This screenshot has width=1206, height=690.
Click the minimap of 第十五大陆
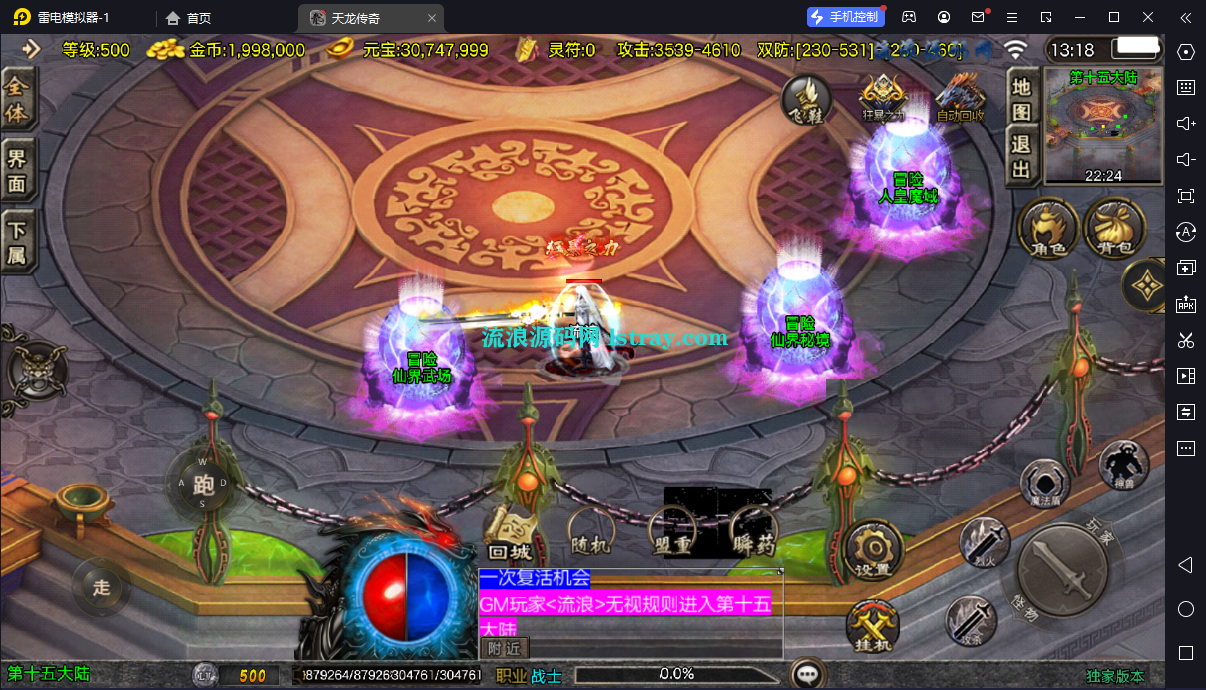click(x=1104, y=125)
